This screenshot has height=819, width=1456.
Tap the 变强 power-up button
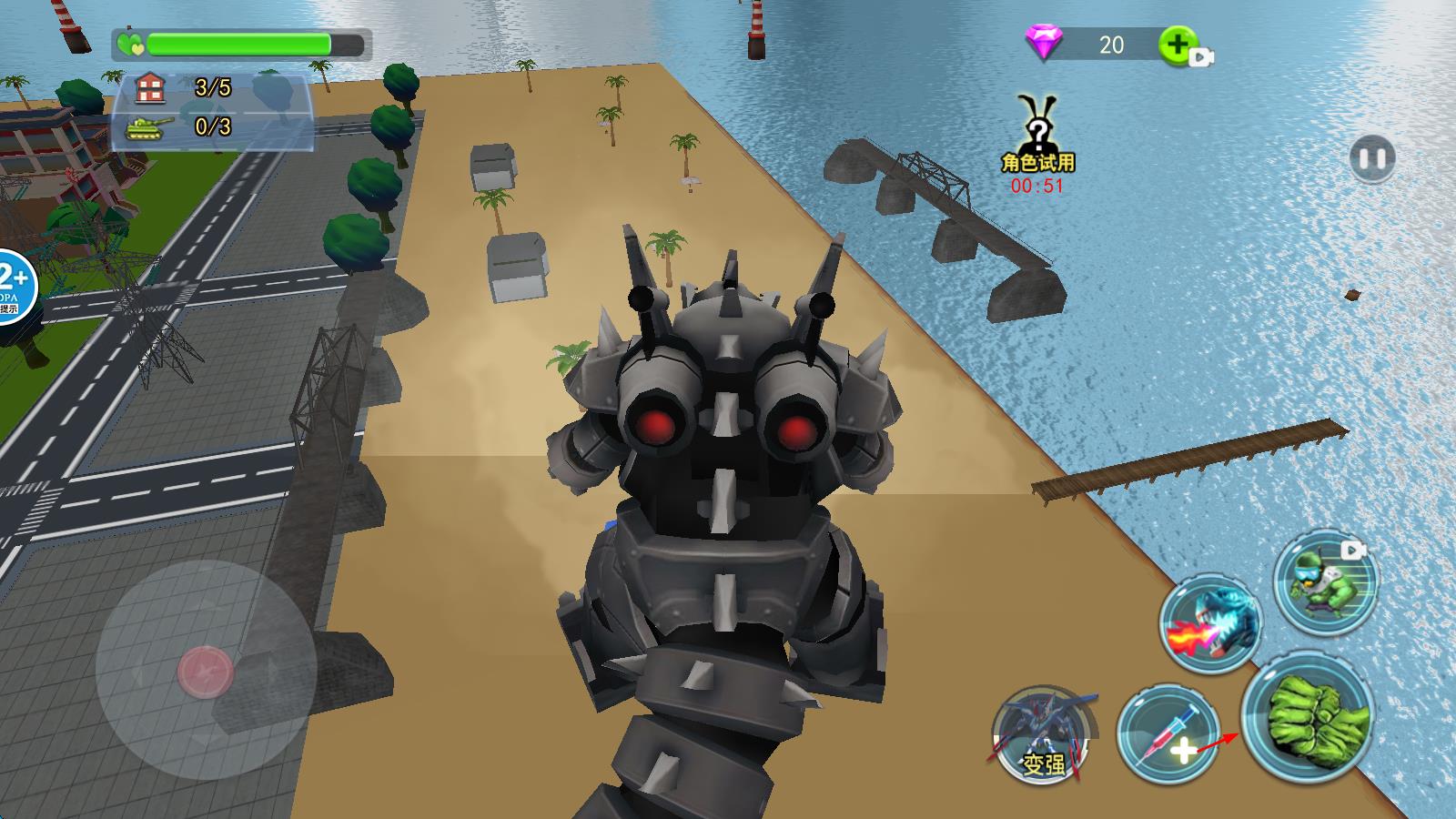tap(1043, 735)
